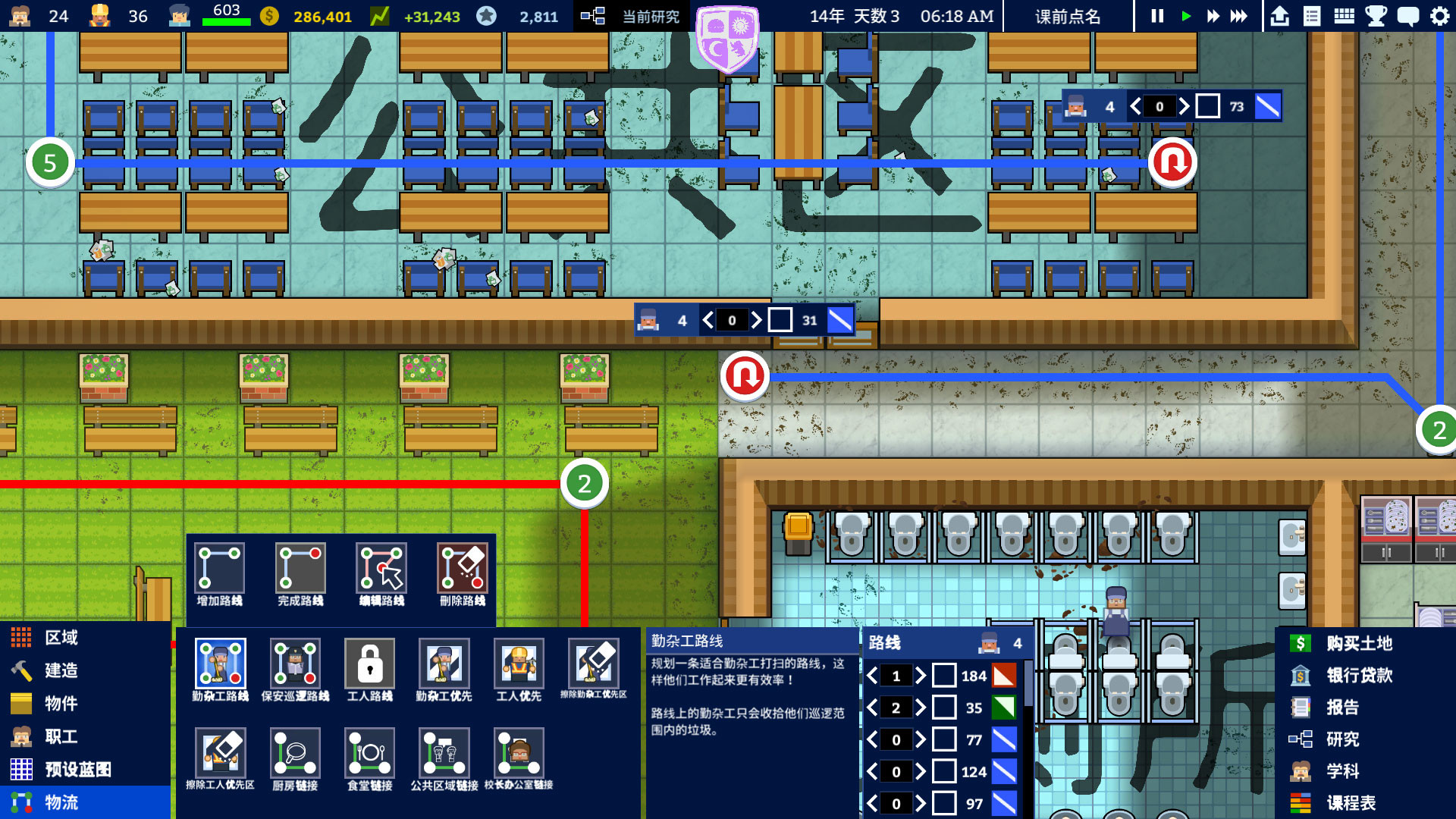This screenshot has height=819, width=1456.
Task: Open the 职工 staff menu in sidebar
Action: [x=61, y=736]
